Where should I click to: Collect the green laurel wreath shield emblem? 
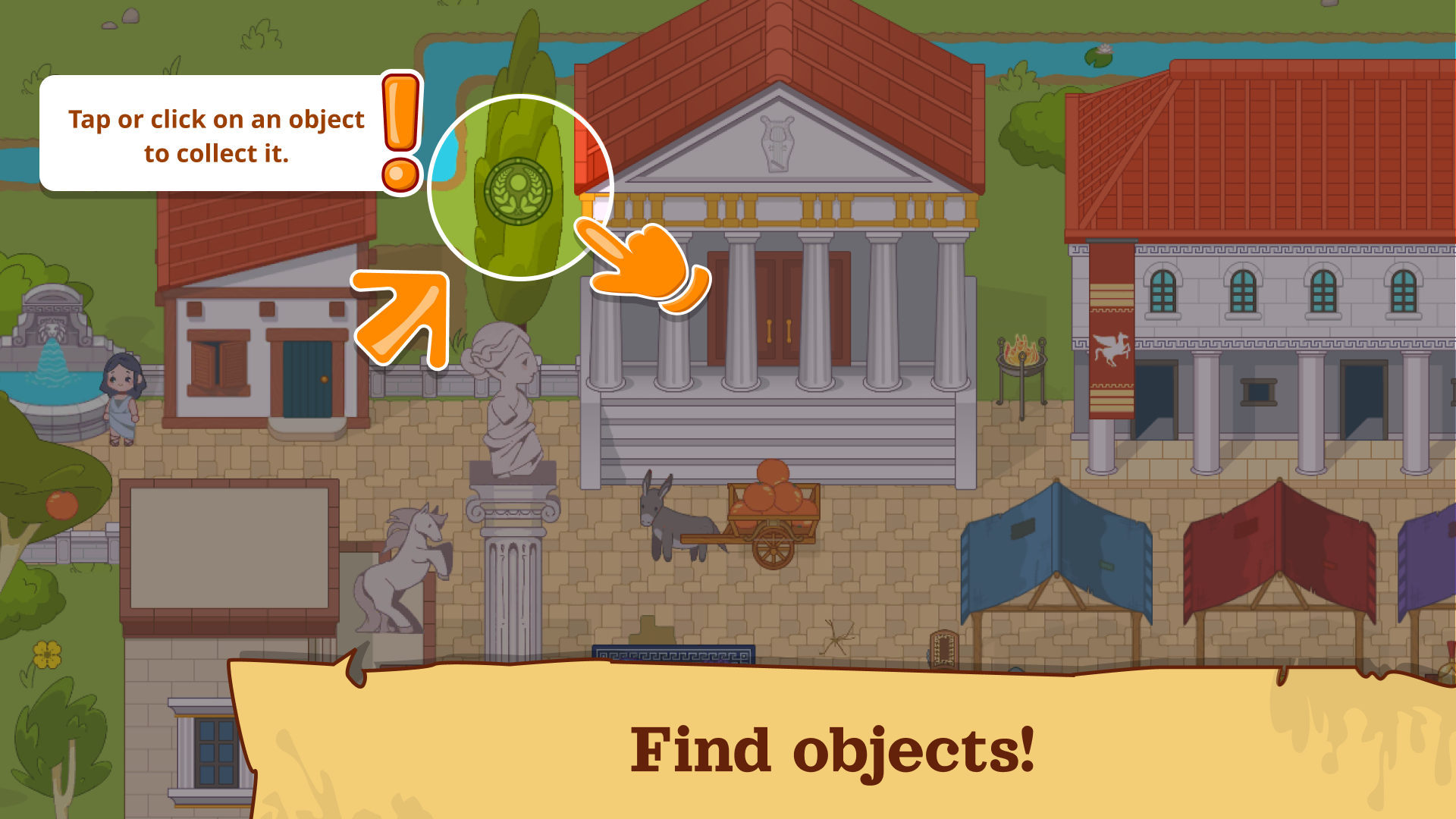[x=518, y=192]
